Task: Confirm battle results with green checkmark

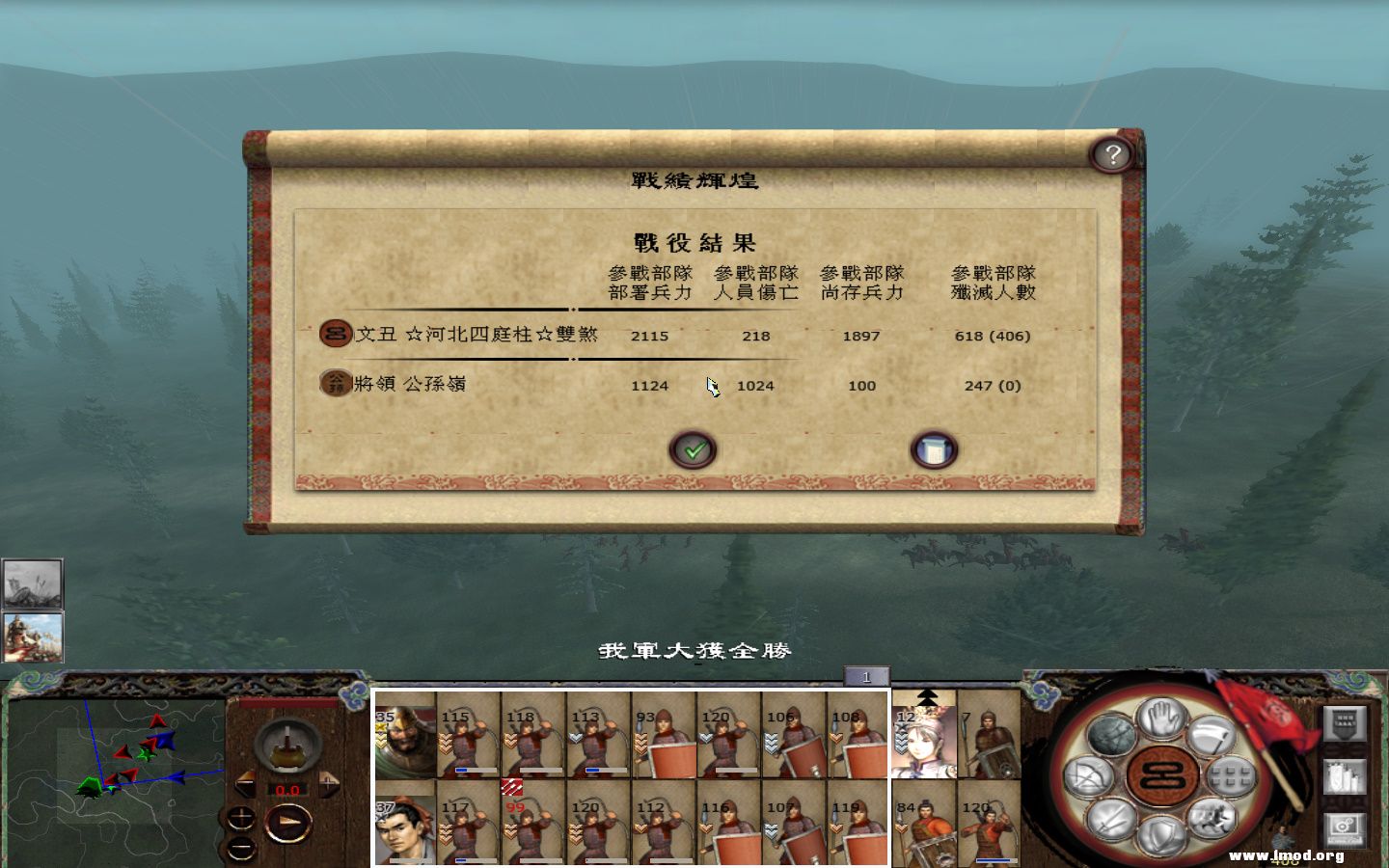Action: (x=693, y=449)
